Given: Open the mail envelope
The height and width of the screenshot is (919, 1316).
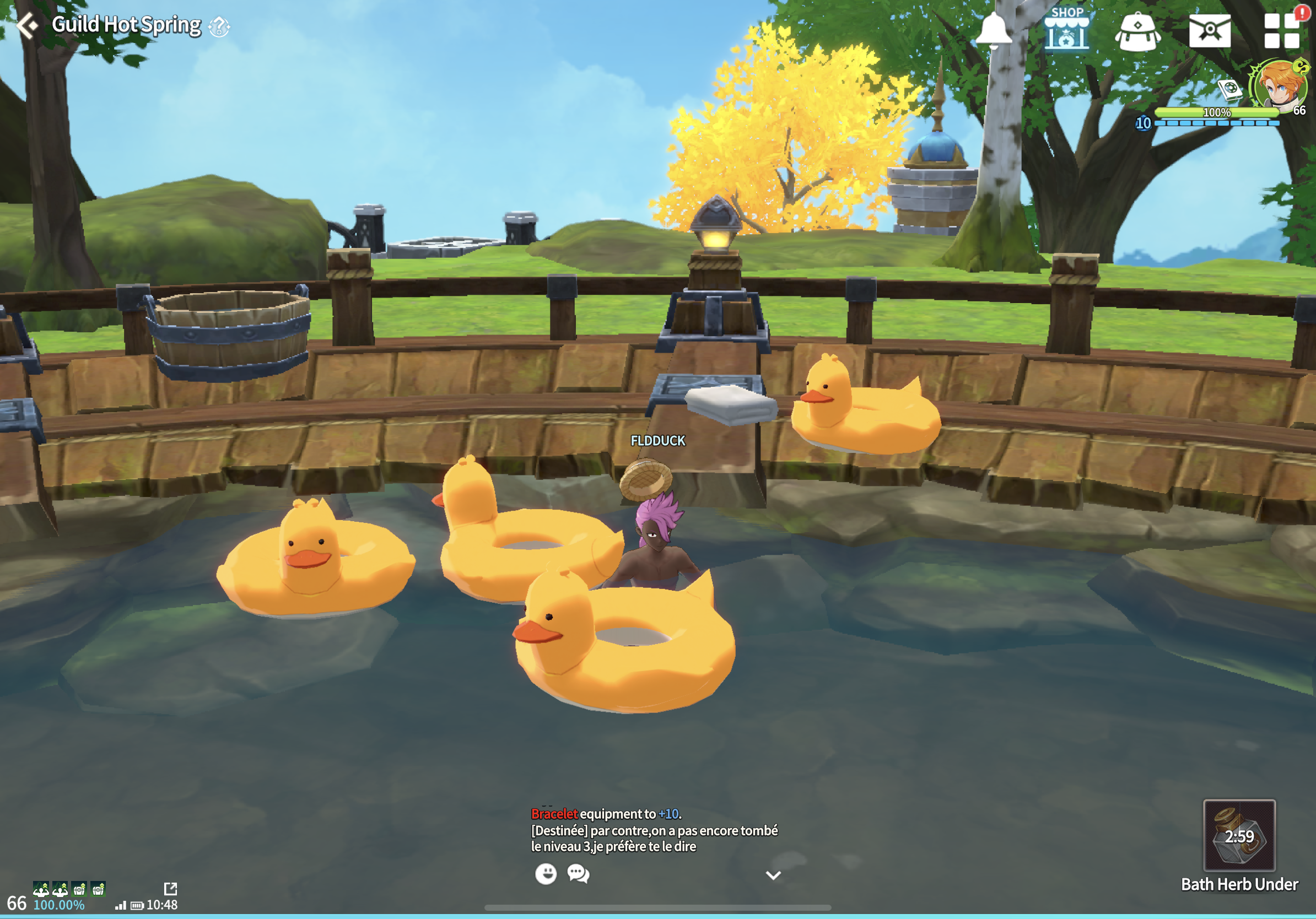Looking at the screenshot, I should pyautogui.click(x=1210, y=31).
